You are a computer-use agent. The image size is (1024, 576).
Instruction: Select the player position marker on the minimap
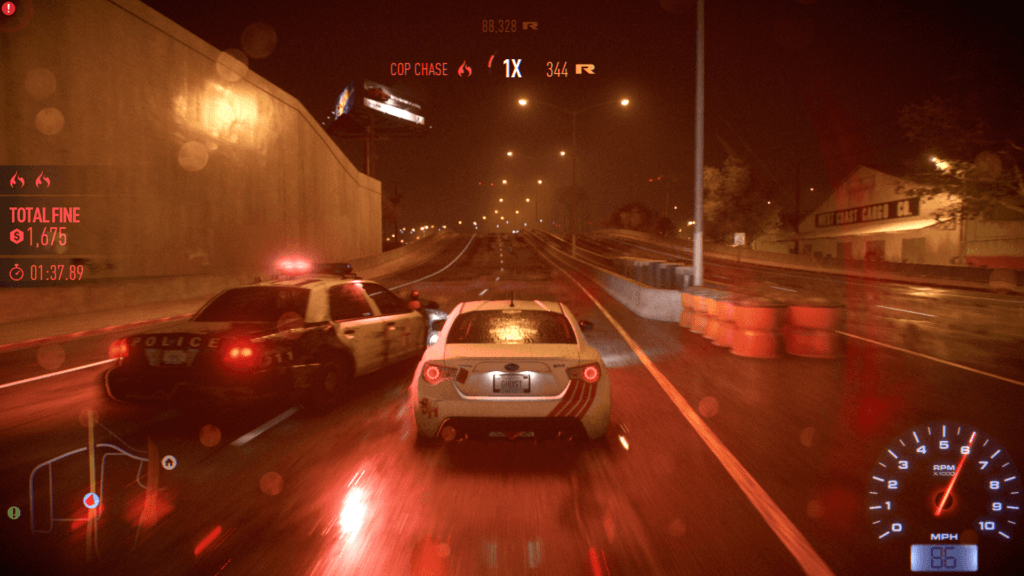91,499
